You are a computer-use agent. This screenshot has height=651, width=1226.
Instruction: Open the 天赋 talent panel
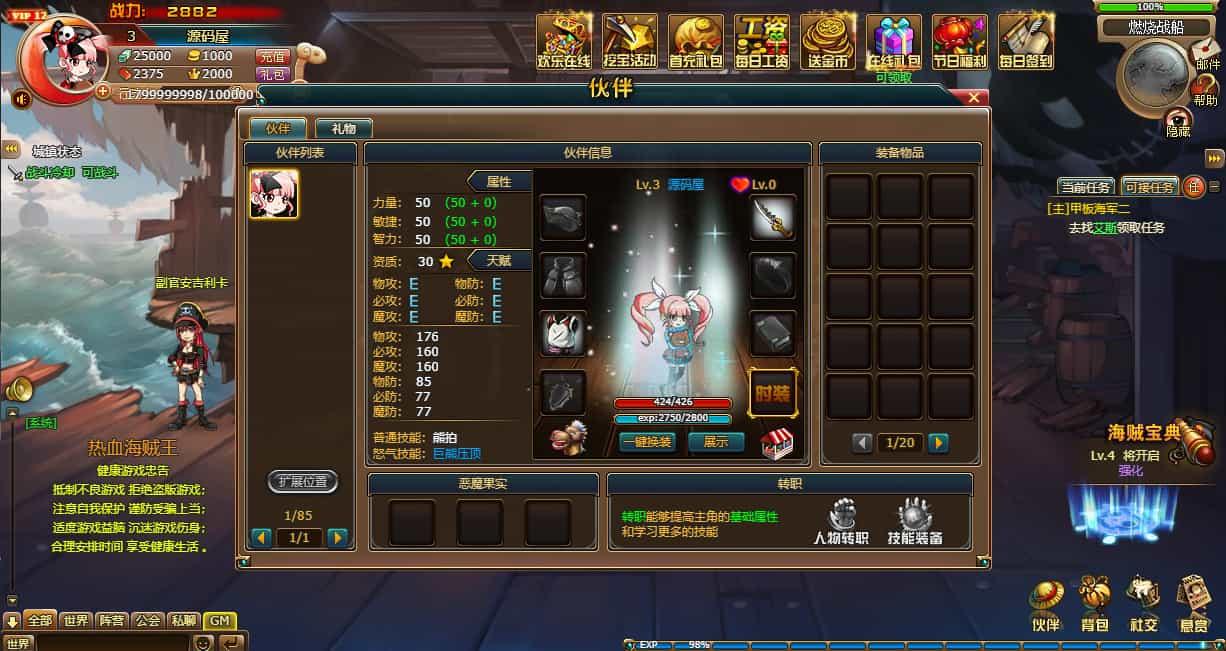pos(497,260)
